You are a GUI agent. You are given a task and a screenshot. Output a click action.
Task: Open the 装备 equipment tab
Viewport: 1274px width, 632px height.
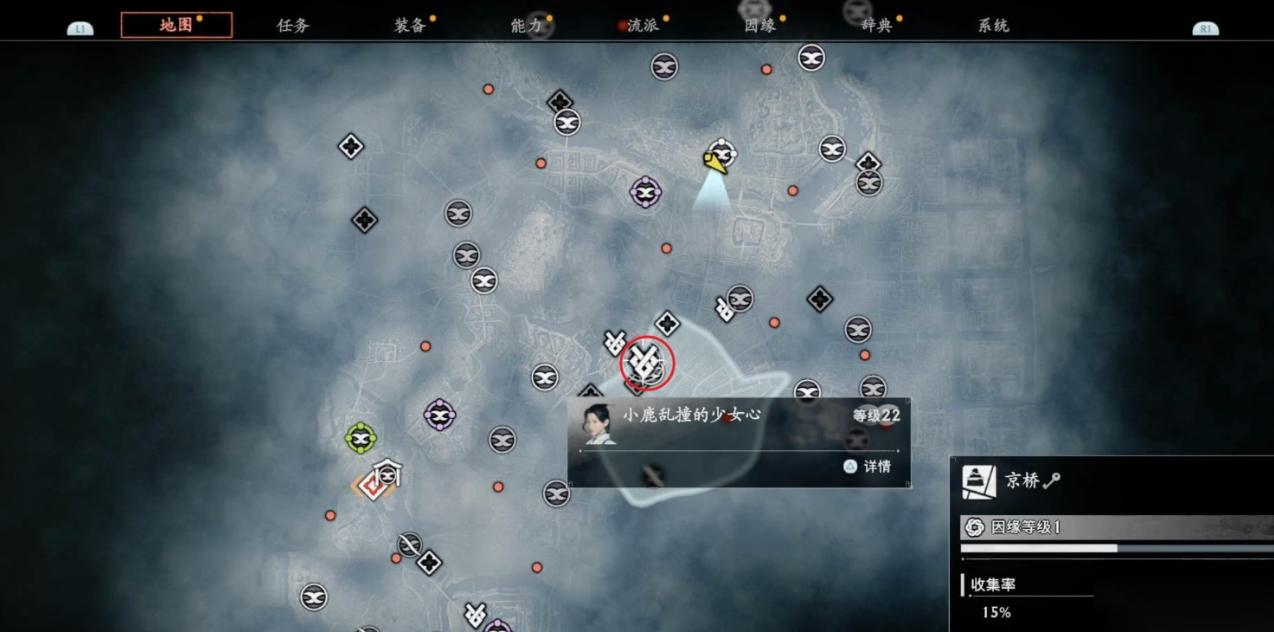[x=410, y=25]
